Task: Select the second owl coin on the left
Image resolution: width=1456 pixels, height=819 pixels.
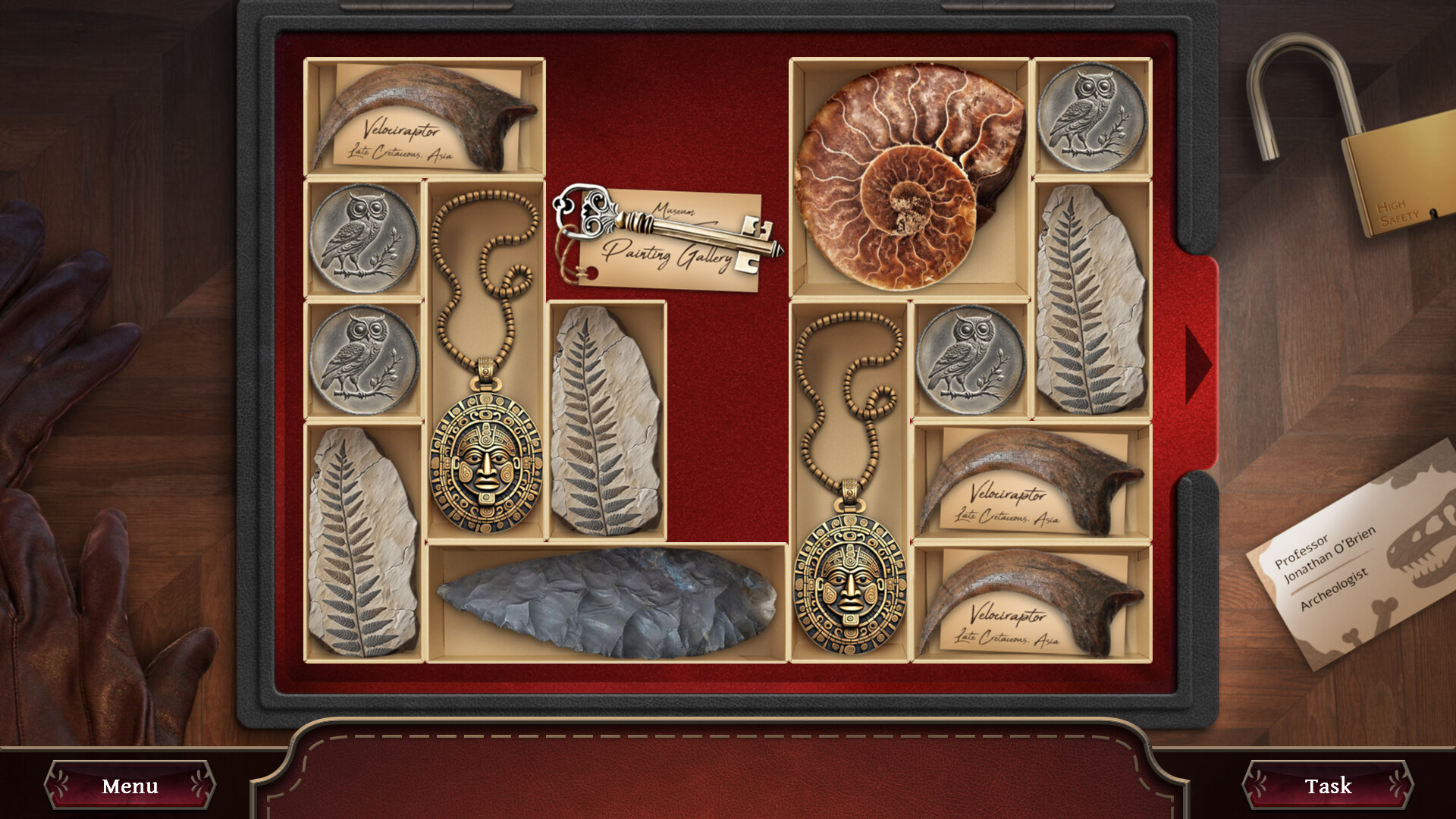Action: point(362,356)
